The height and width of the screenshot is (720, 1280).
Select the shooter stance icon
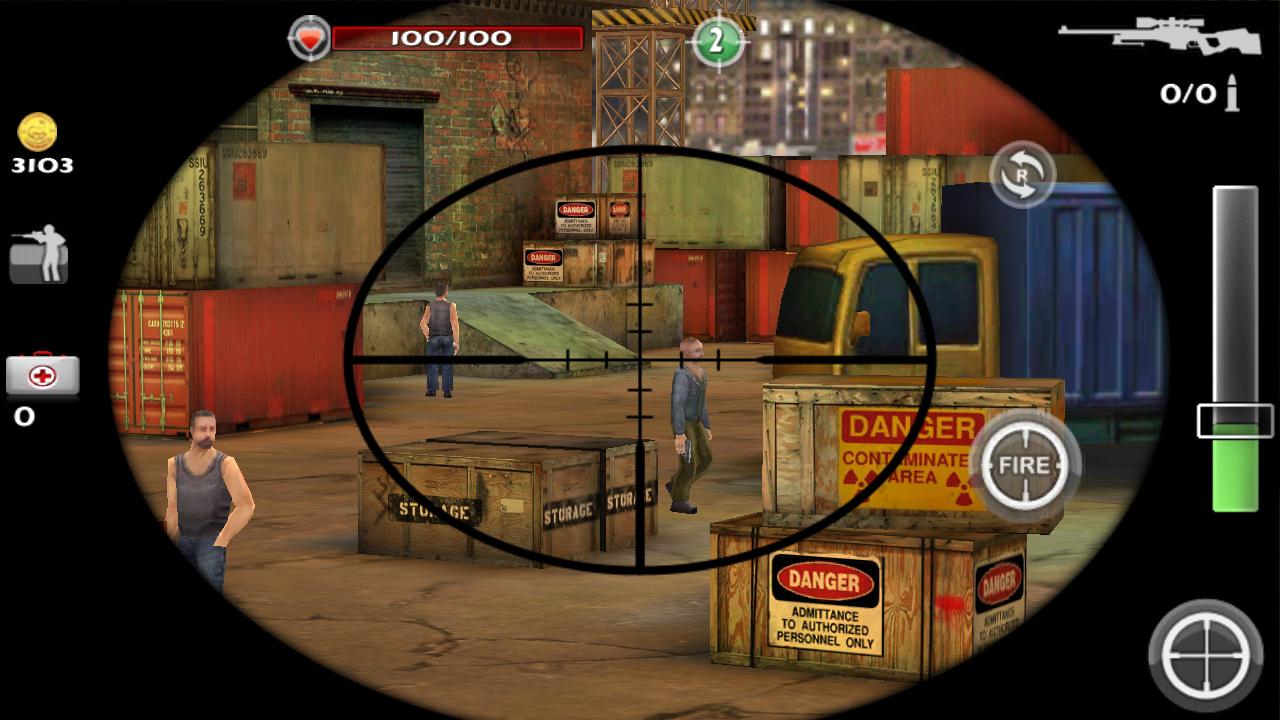click(39, 254)
